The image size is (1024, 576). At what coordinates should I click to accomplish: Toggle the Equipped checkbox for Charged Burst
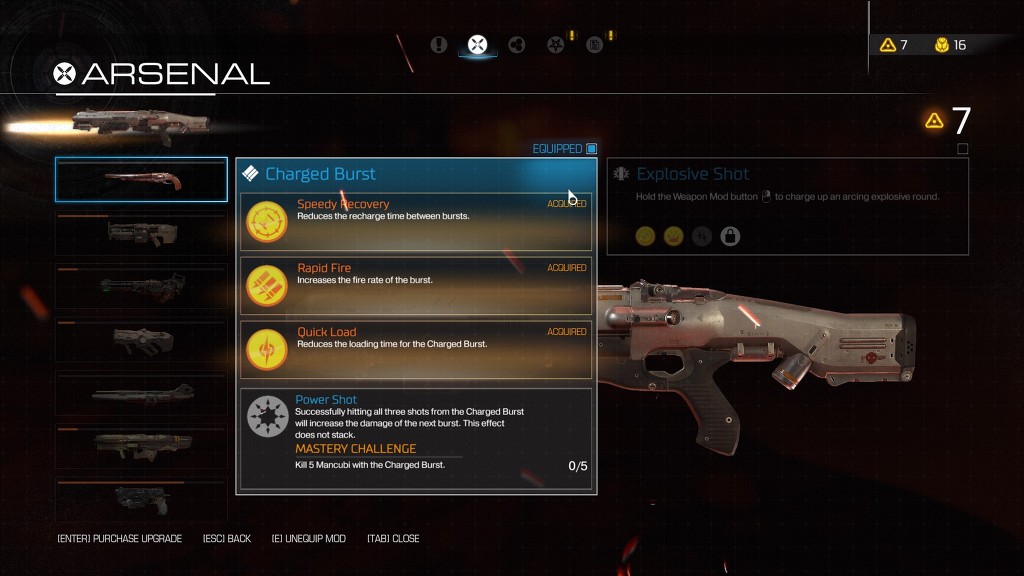pyautogui.click(x=591, y=149)
